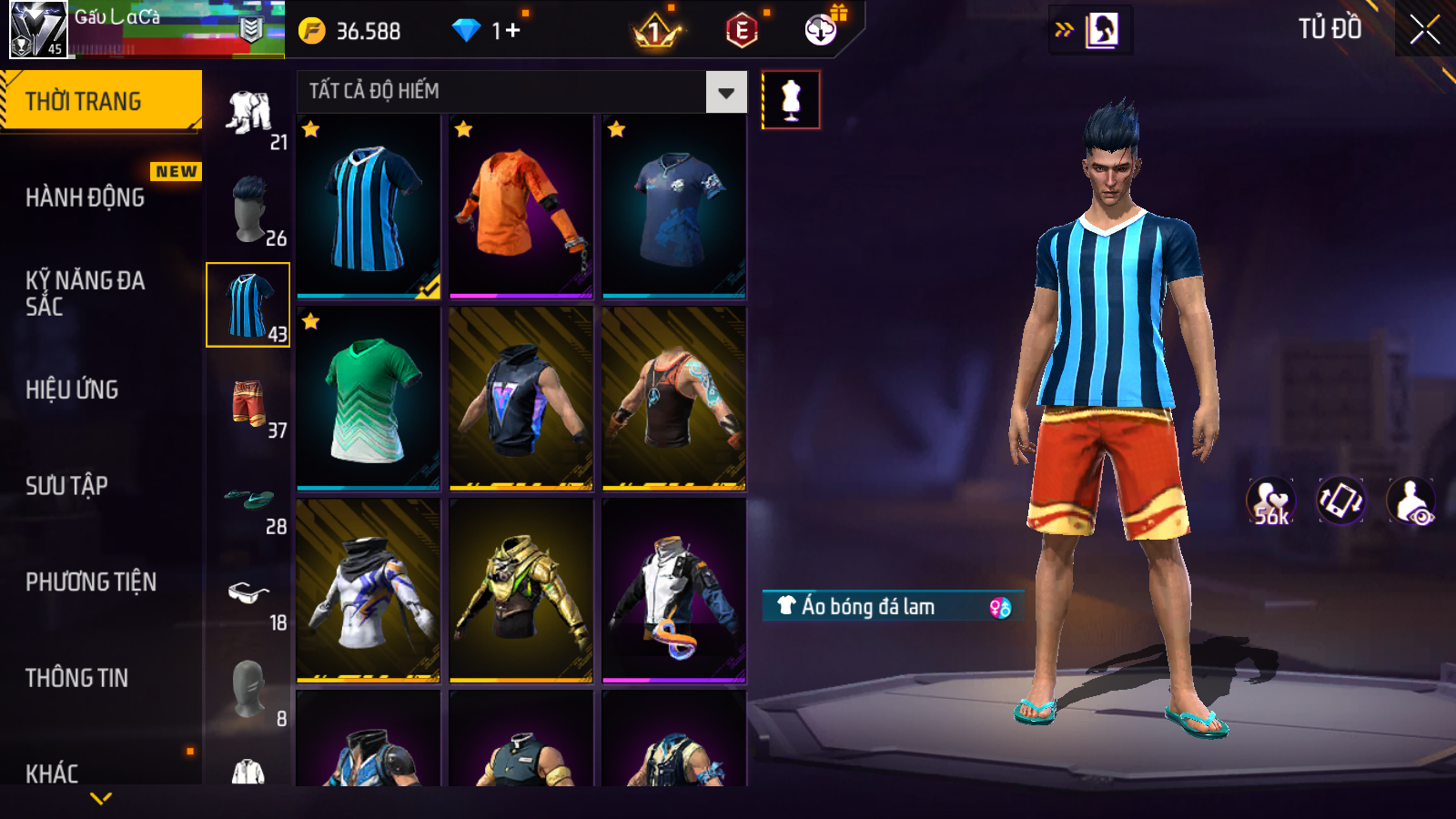Viewport: 1456px width, 819px height.
Task: Close the Tủ Đồ wardrobe screen
Action: [1424, 30]
